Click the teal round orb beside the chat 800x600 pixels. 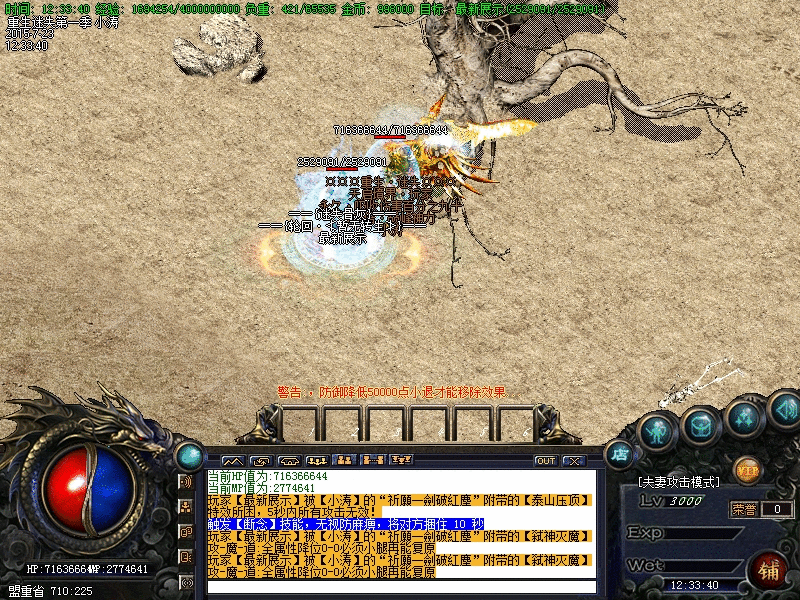pos(188,456)
